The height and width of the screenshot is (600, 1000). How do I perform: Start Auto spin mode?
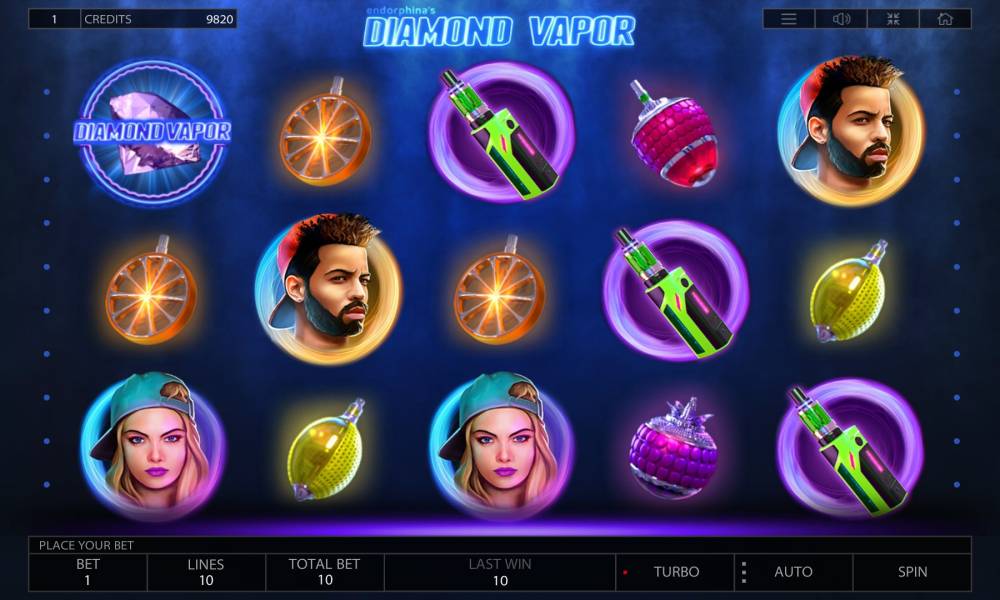pyautogui.click(x=793, y=572)
